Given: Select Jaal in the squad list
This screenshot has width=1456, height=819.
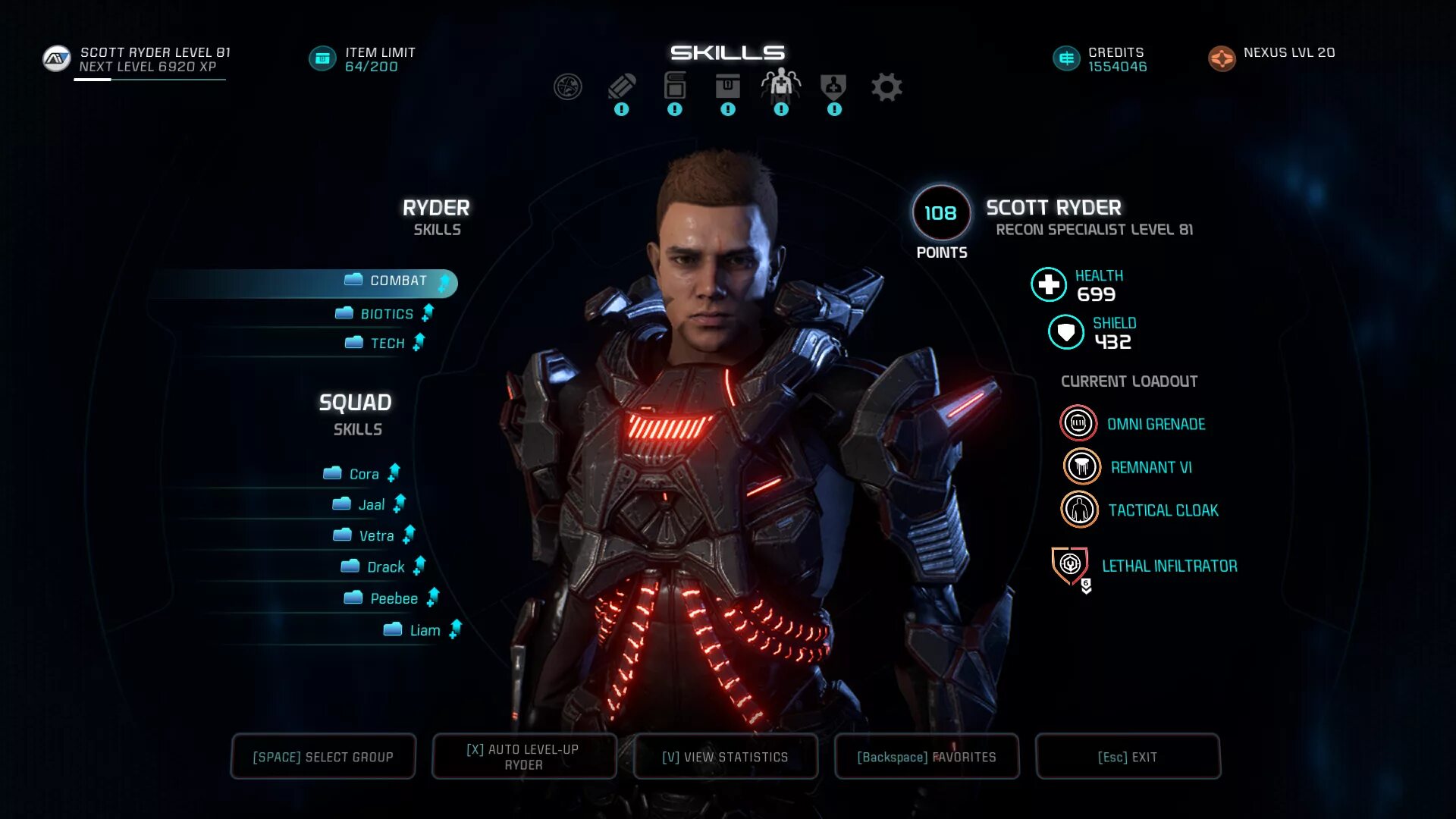Looking at the screenshot, I should tap(371, 505).
